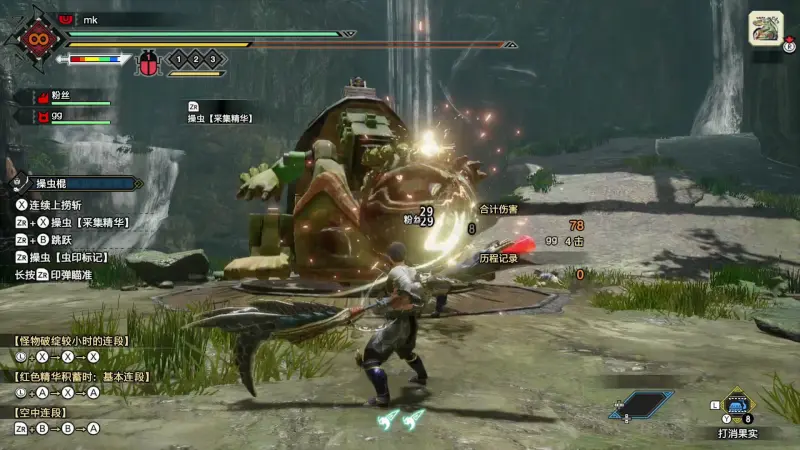
Task: Click the infinity quest timer emblem
Action: click(38, 39)
